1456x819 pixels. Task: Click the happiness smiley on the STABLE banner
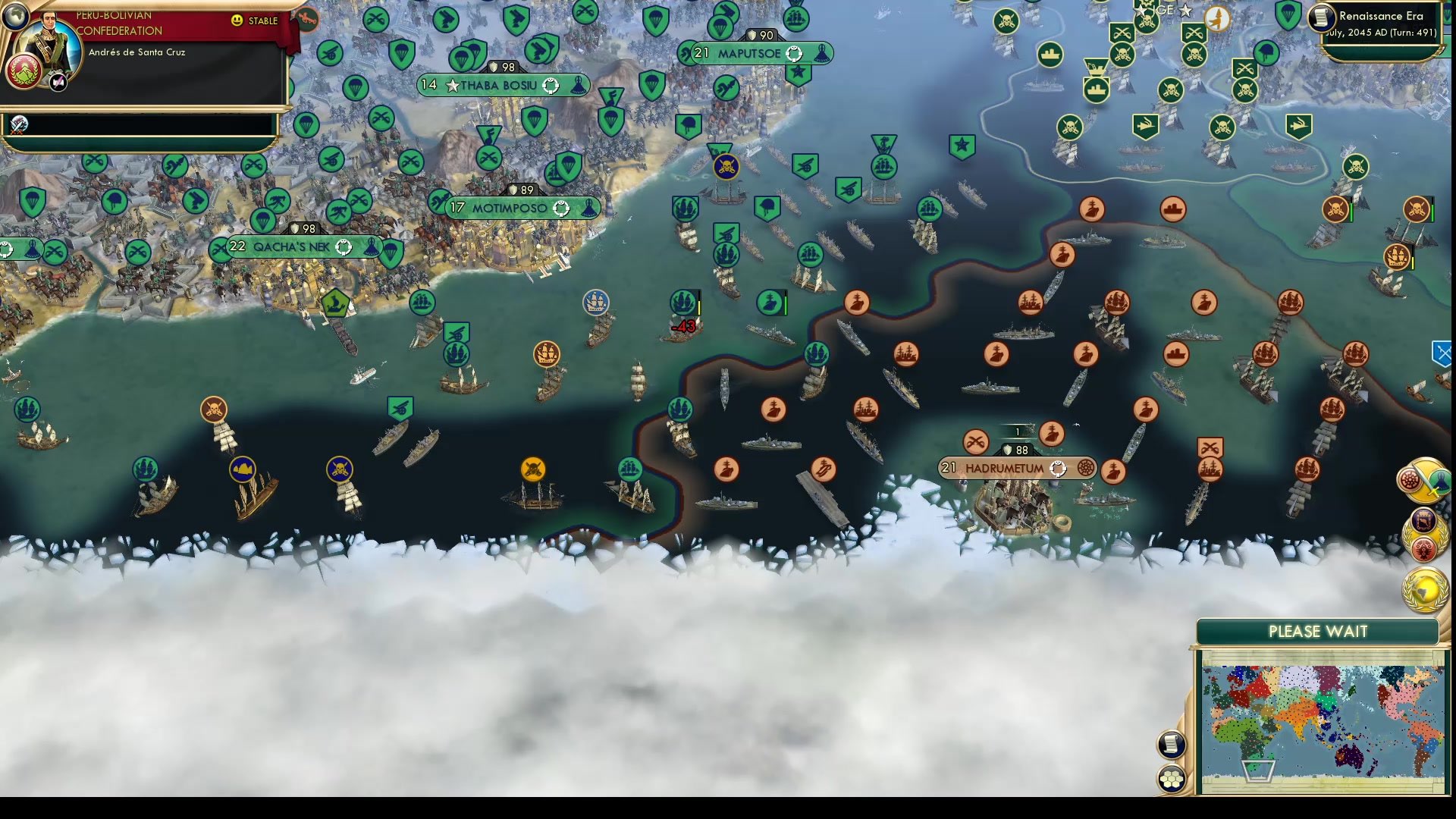(x=237, y=21)
